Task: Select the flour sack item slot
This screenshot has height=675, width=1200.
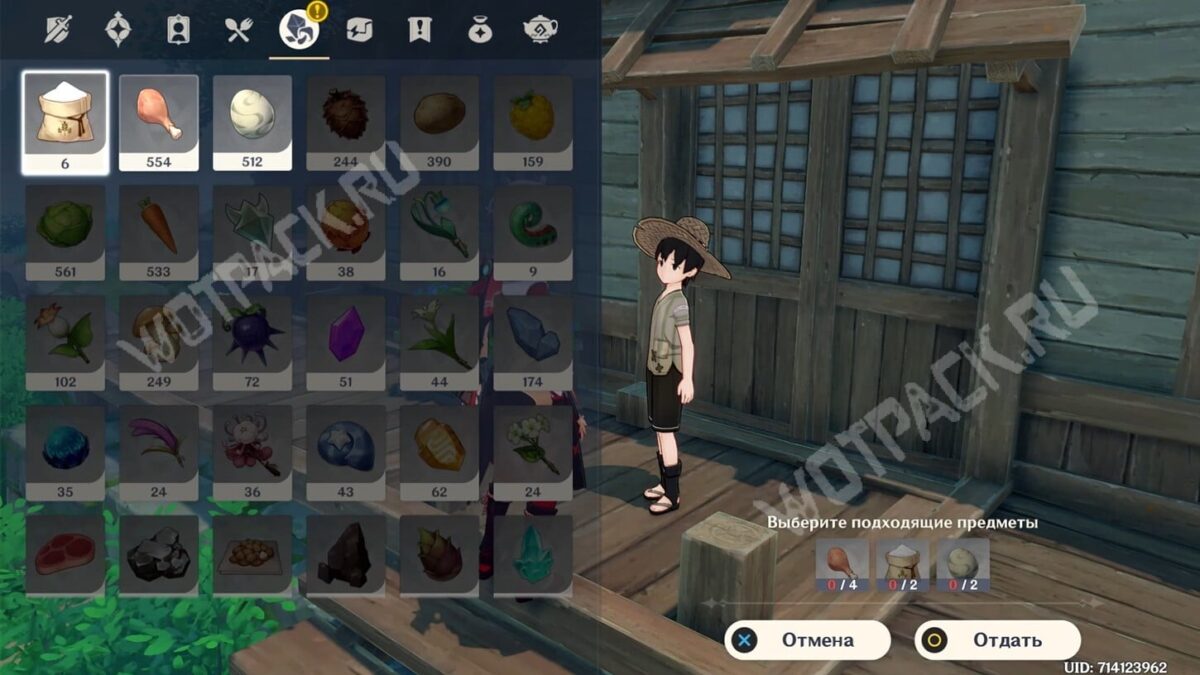Action: click(x=65, y=122)
